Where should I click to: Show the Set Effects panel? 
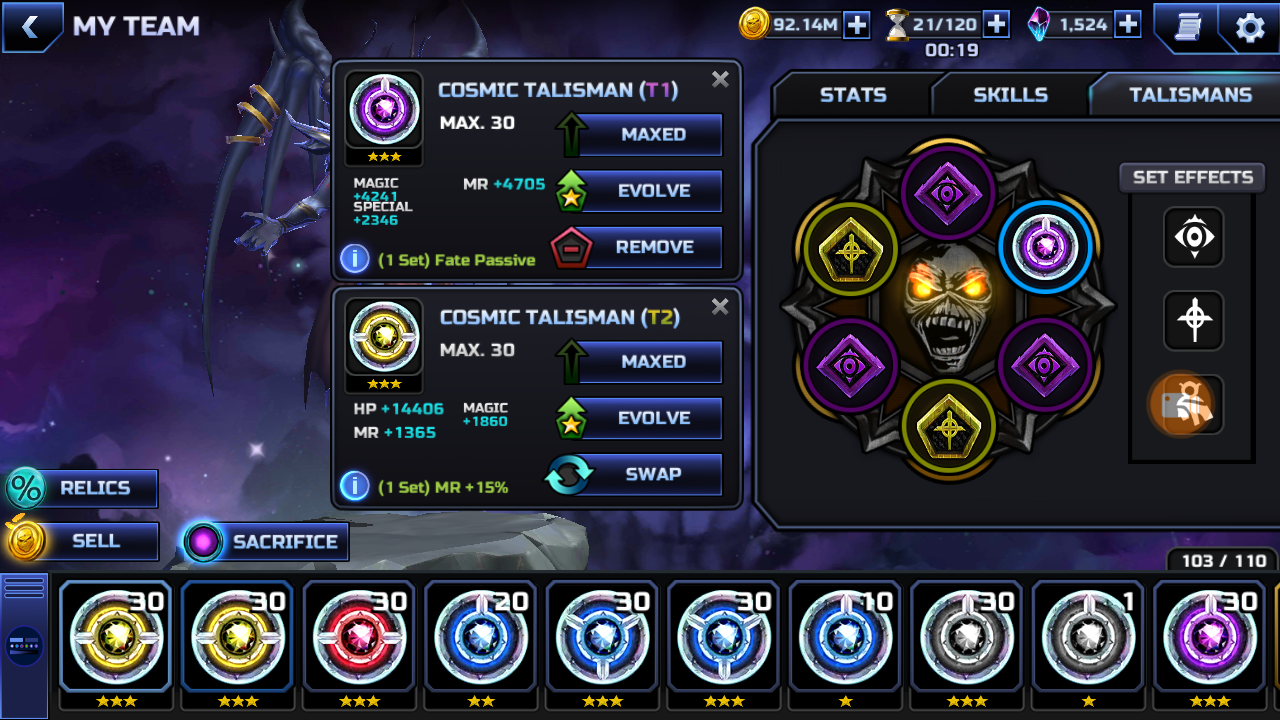click(1192, 177)
